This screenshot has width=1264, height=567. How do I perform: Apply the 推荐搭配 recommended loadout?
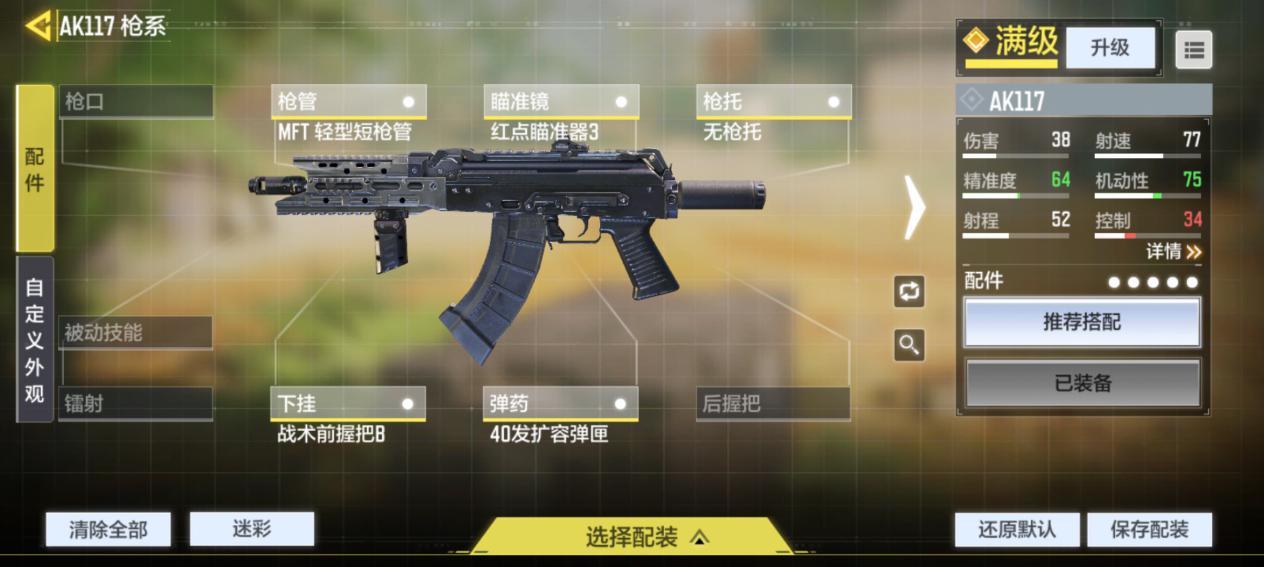(1083, 322)
